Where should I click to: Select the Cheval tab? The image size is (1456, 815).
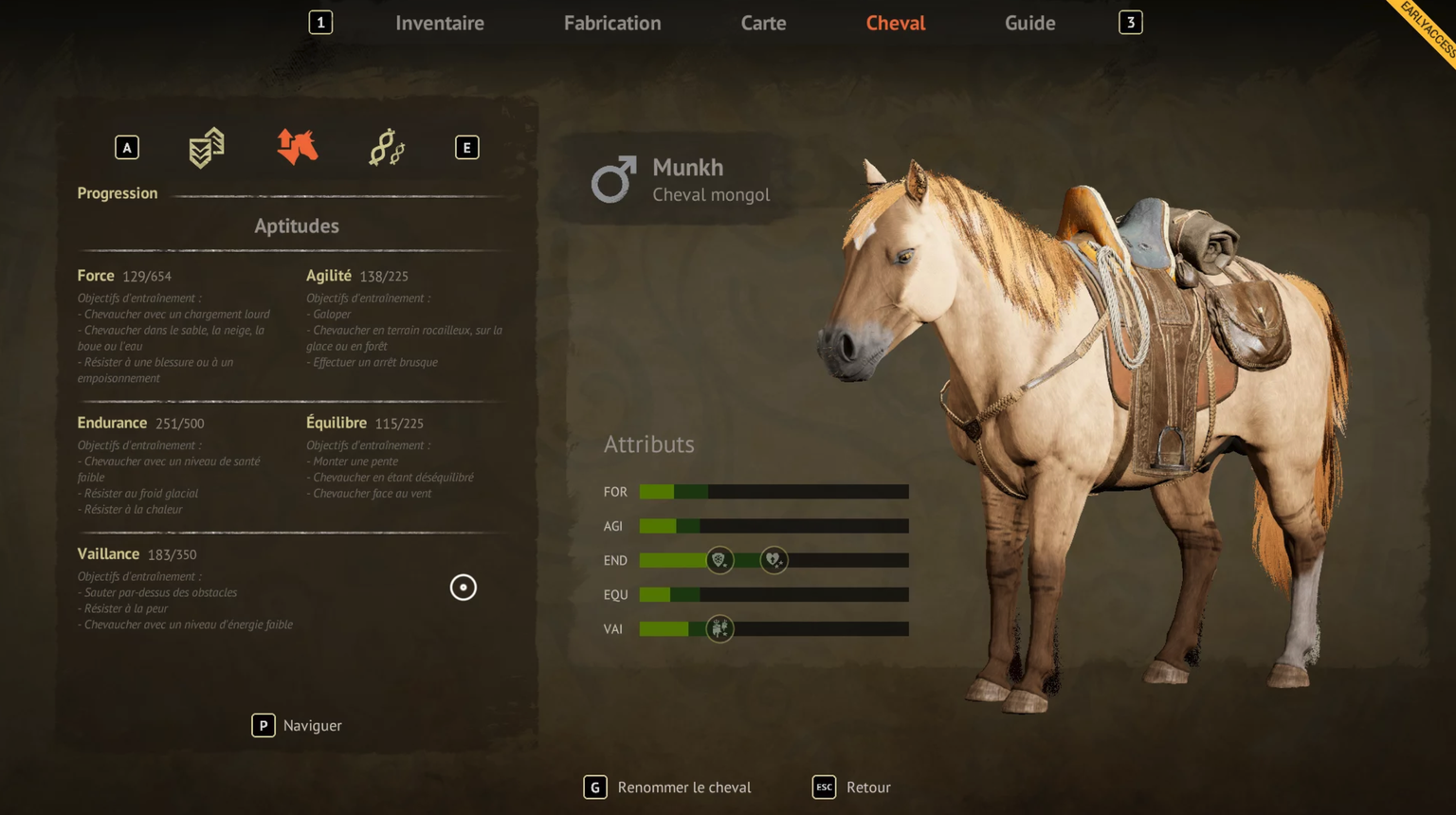pos(895,23)
